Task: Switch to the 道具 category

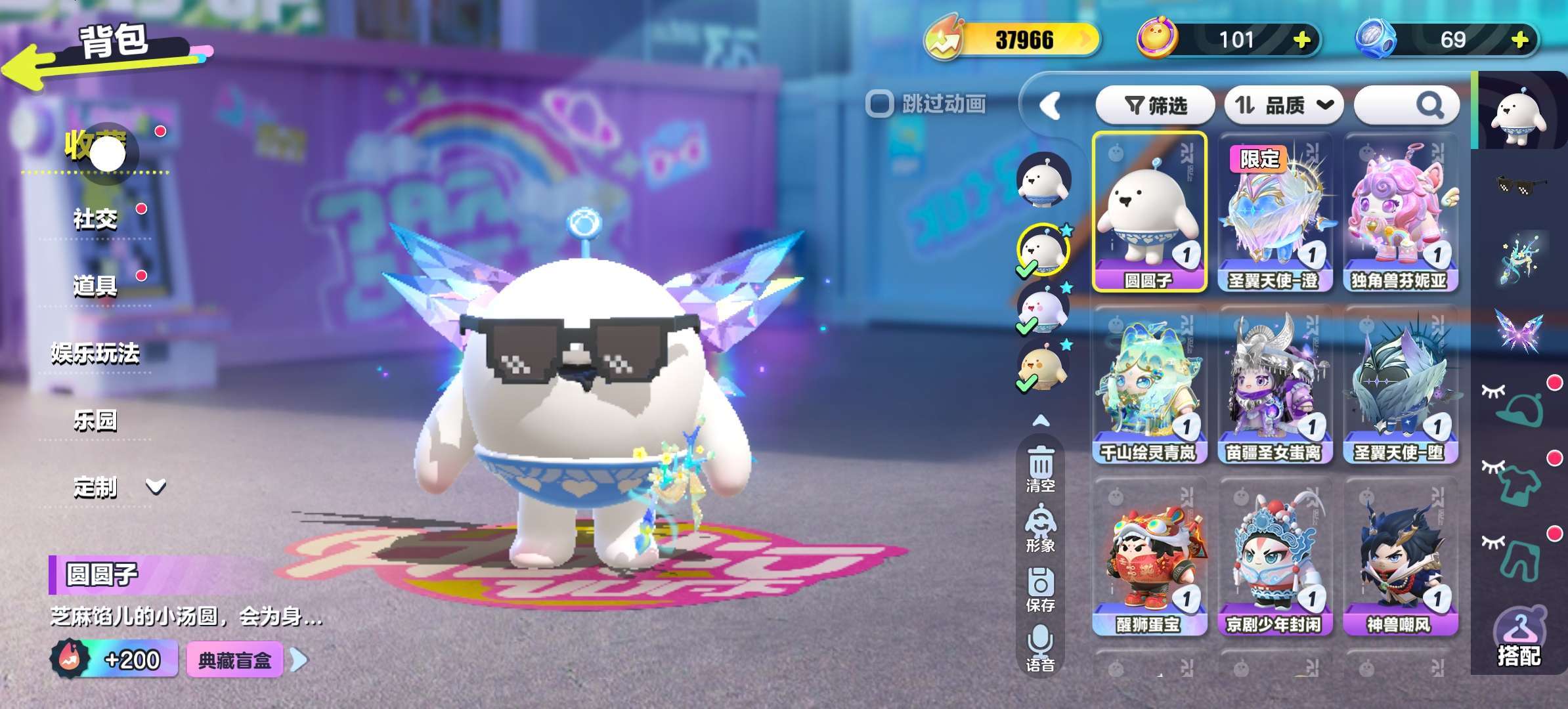Action: (96, 286)
